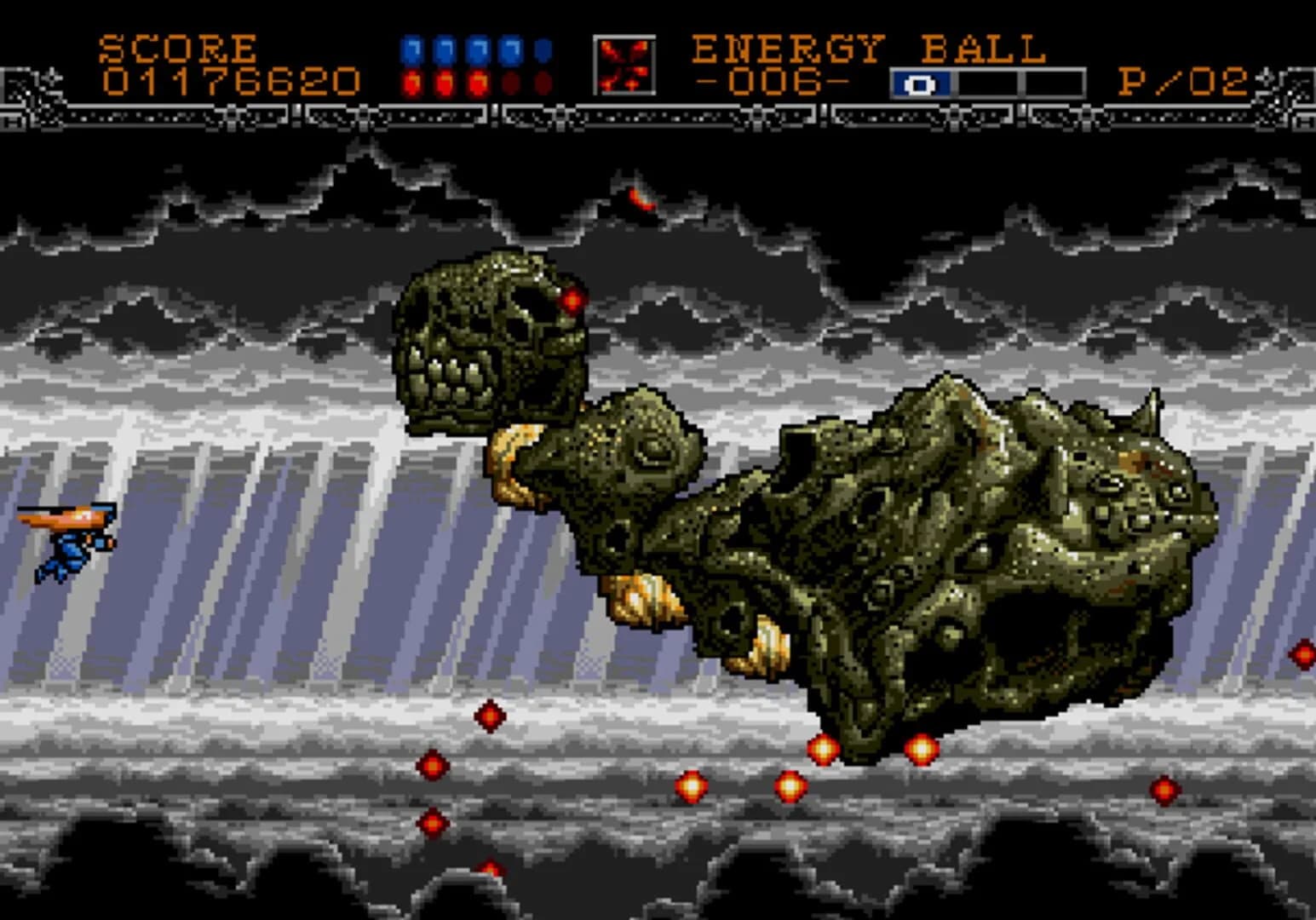Click the ENERGY BALL gauge bar

click(x=988, y=83)
